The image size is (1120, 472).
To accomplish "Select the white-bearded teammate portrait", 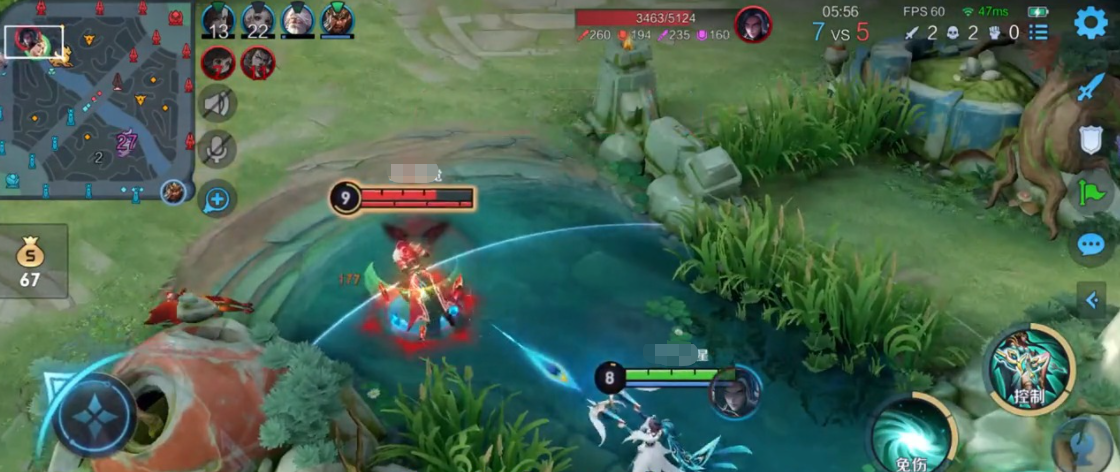I will point(297,20).
